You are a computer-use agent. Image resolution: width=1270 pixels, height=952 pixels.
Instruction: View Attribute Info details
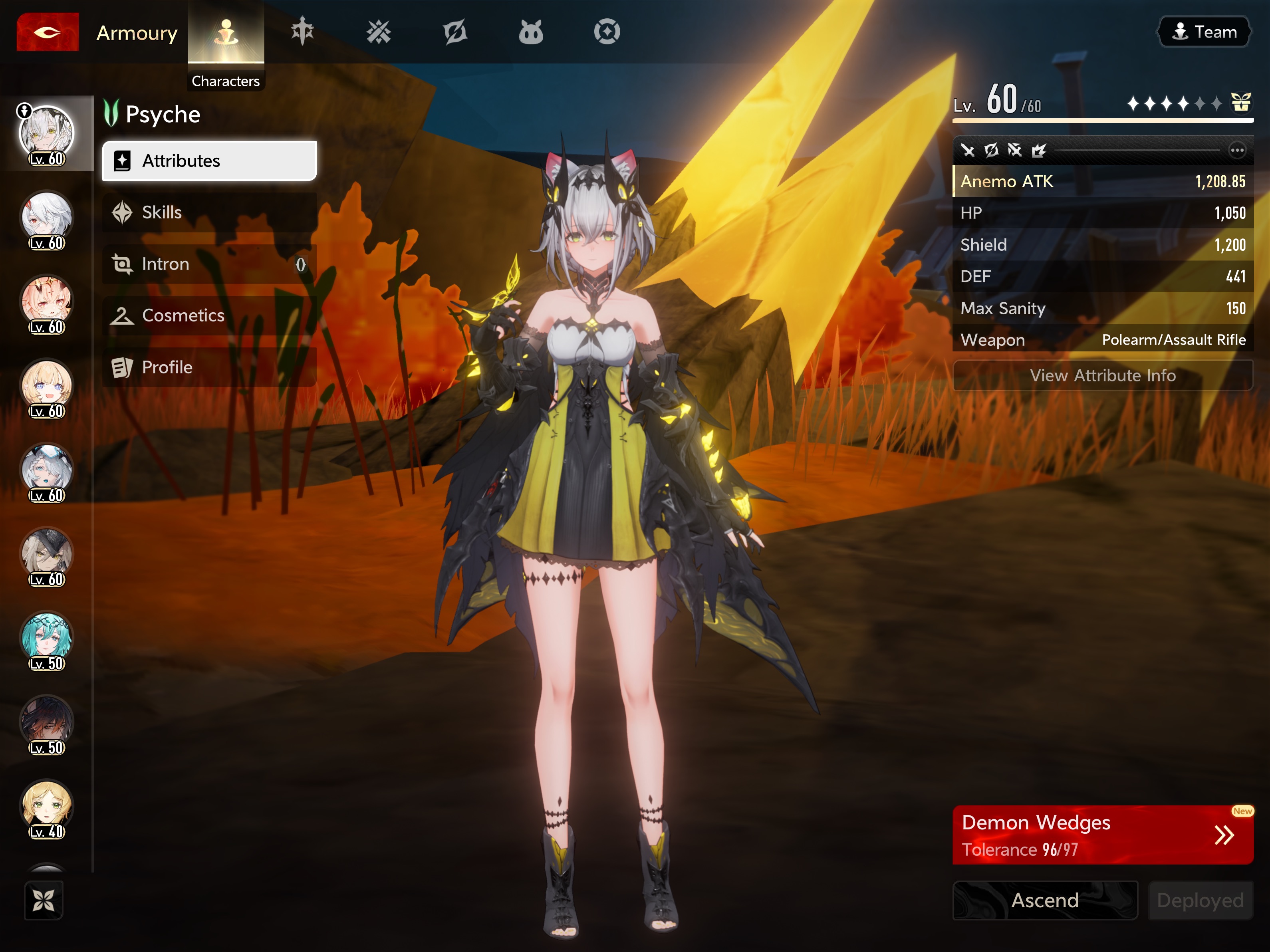tap(1102, 375)
